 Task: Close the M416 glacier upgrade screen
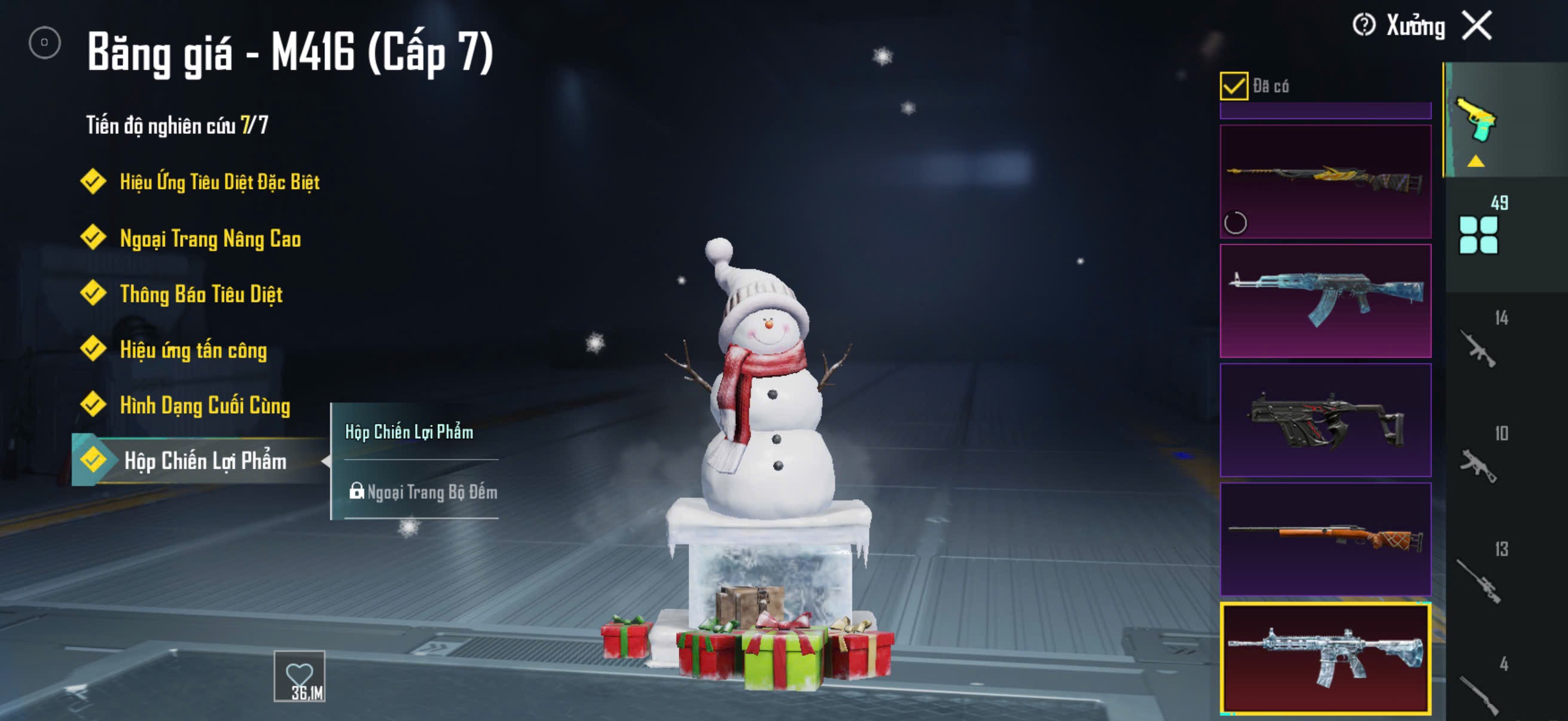[x=1477, y=26]
